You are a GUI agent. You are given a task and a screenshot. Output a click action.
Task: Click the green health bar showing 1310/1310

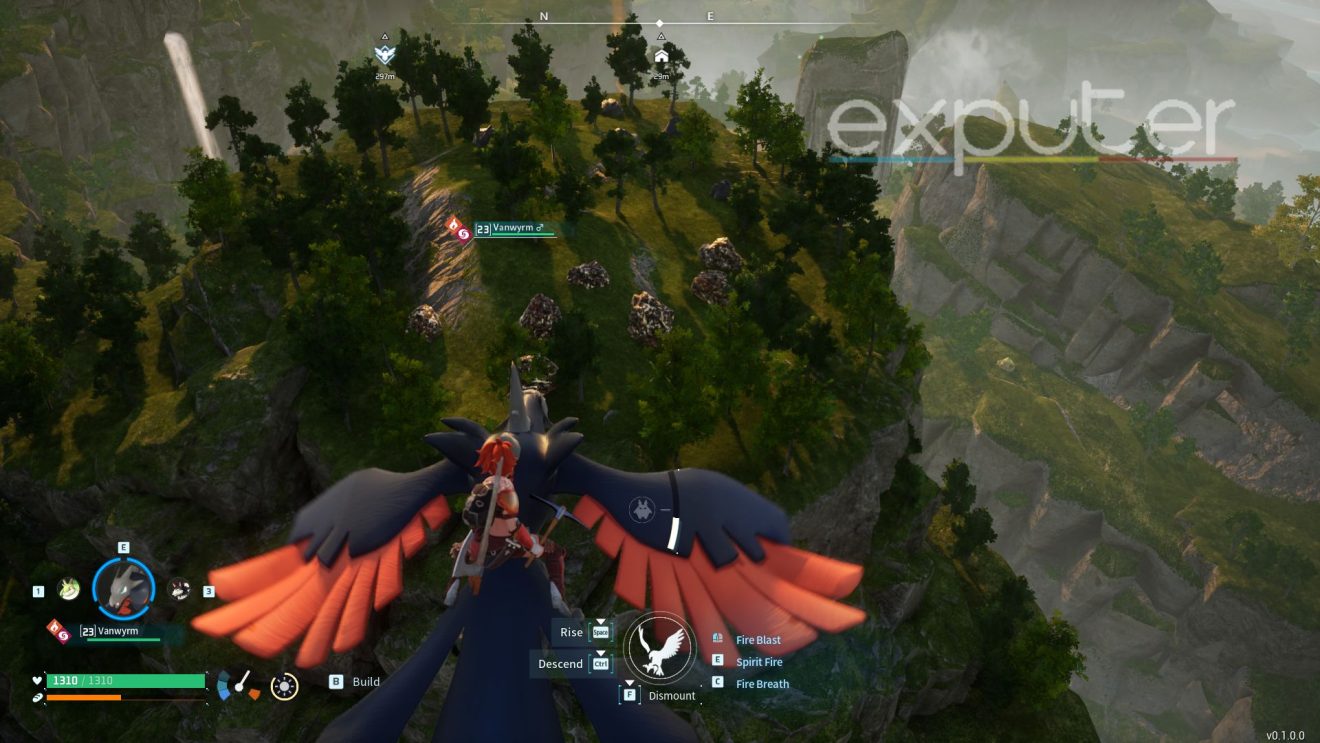(123, 681)
